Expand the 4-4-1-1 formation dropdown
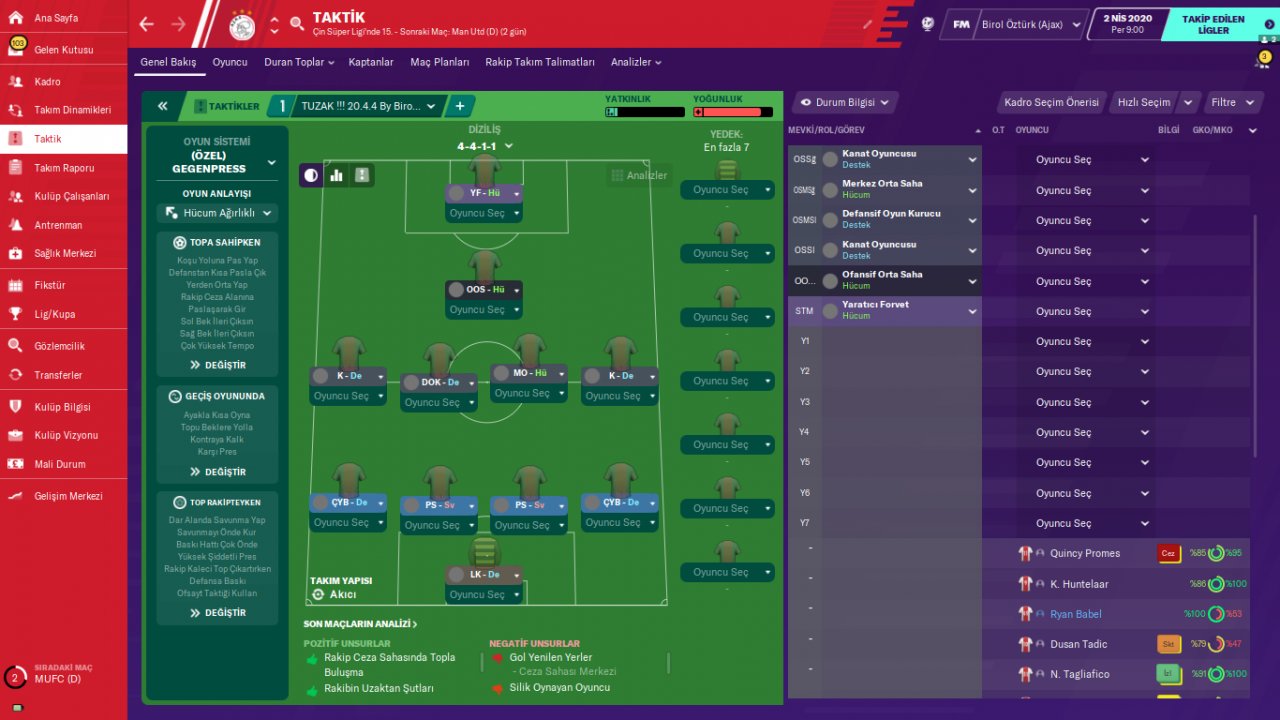The height and width of the screenshot is (720, 1280). 485,146
